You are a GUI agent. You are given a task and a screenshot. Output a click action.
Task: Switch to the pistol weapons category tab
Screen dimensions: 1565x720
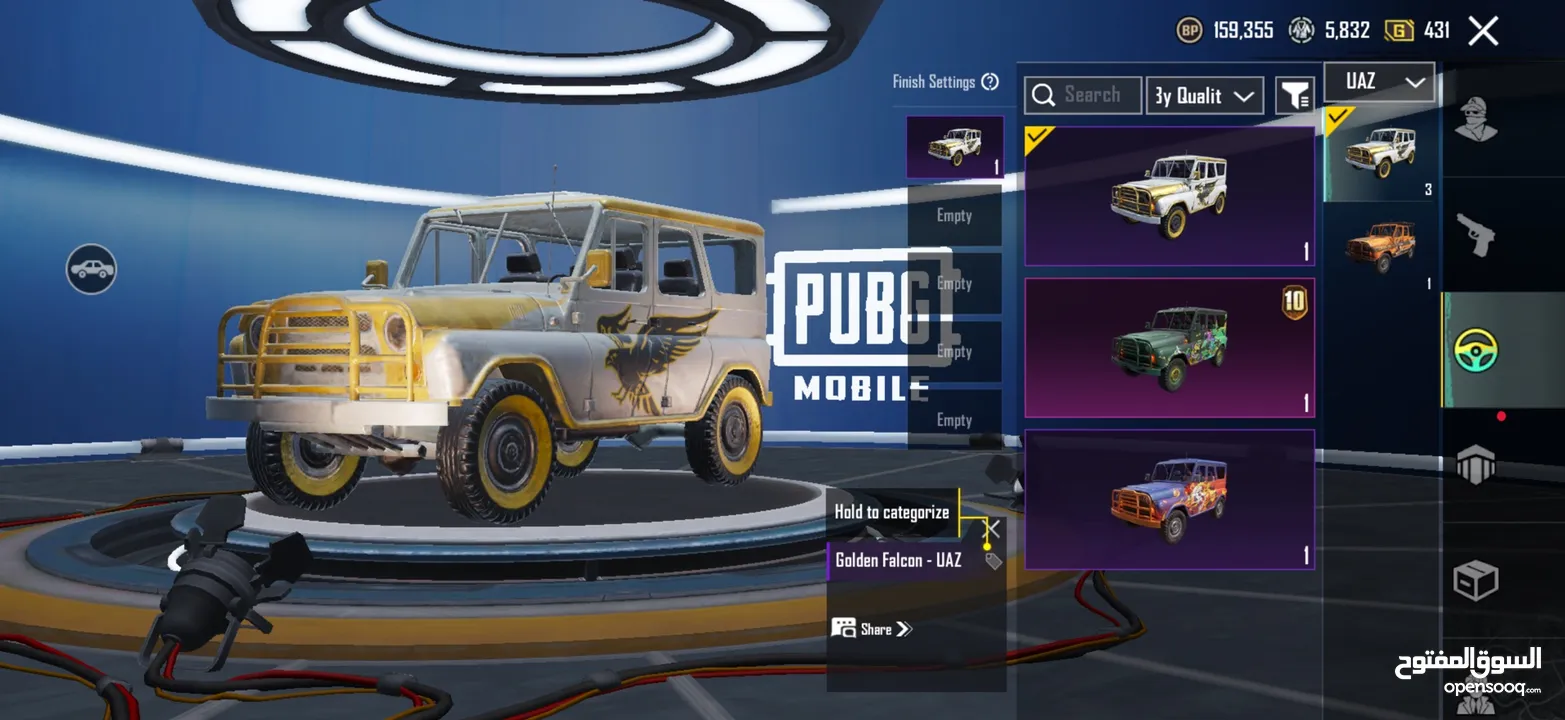tap(1476, 235)
